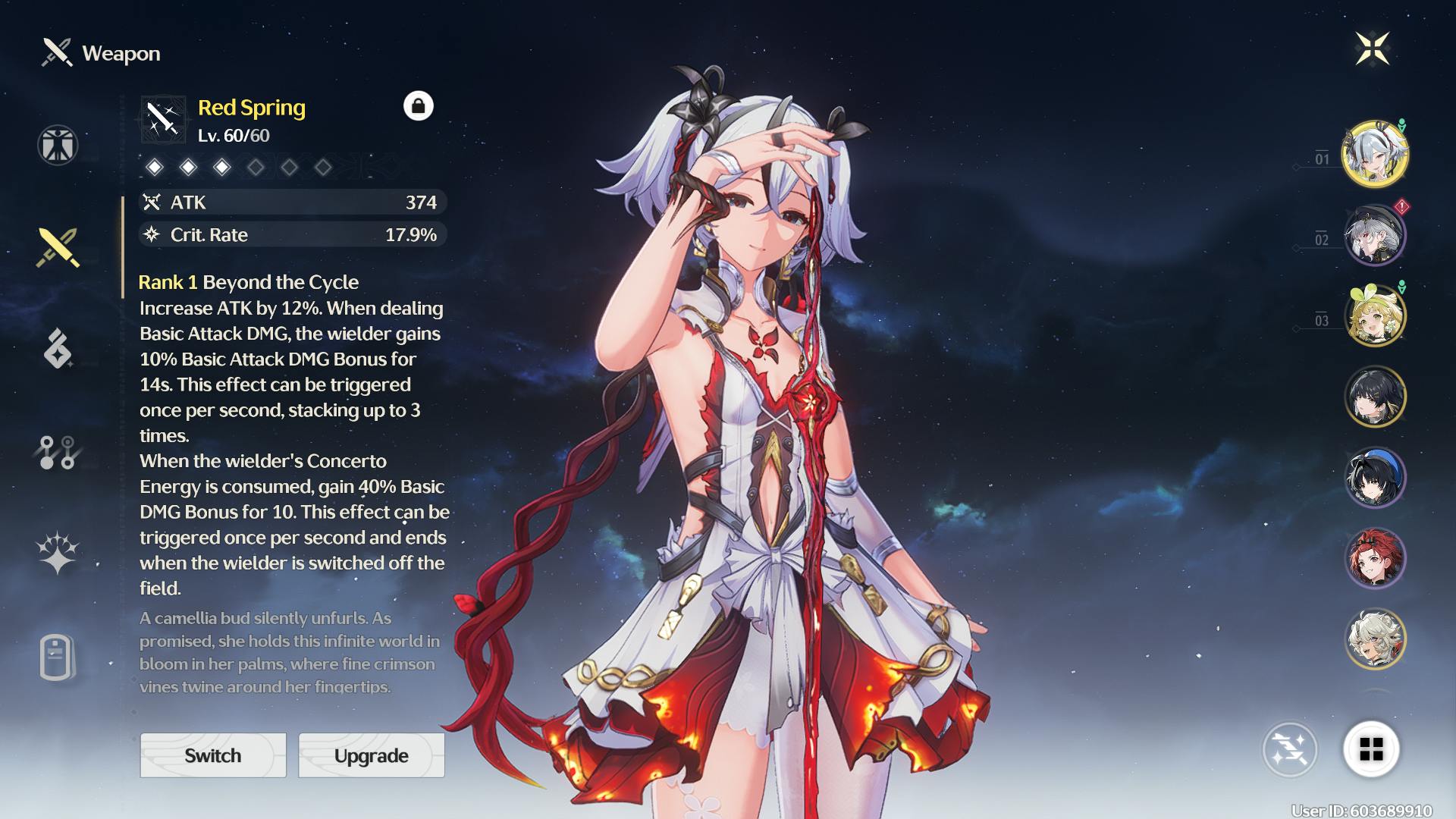Screen dimensions: 1456x819
Task: Open the skill tree nodes tab
Action: pyautogui.click(x=58, y=452)
